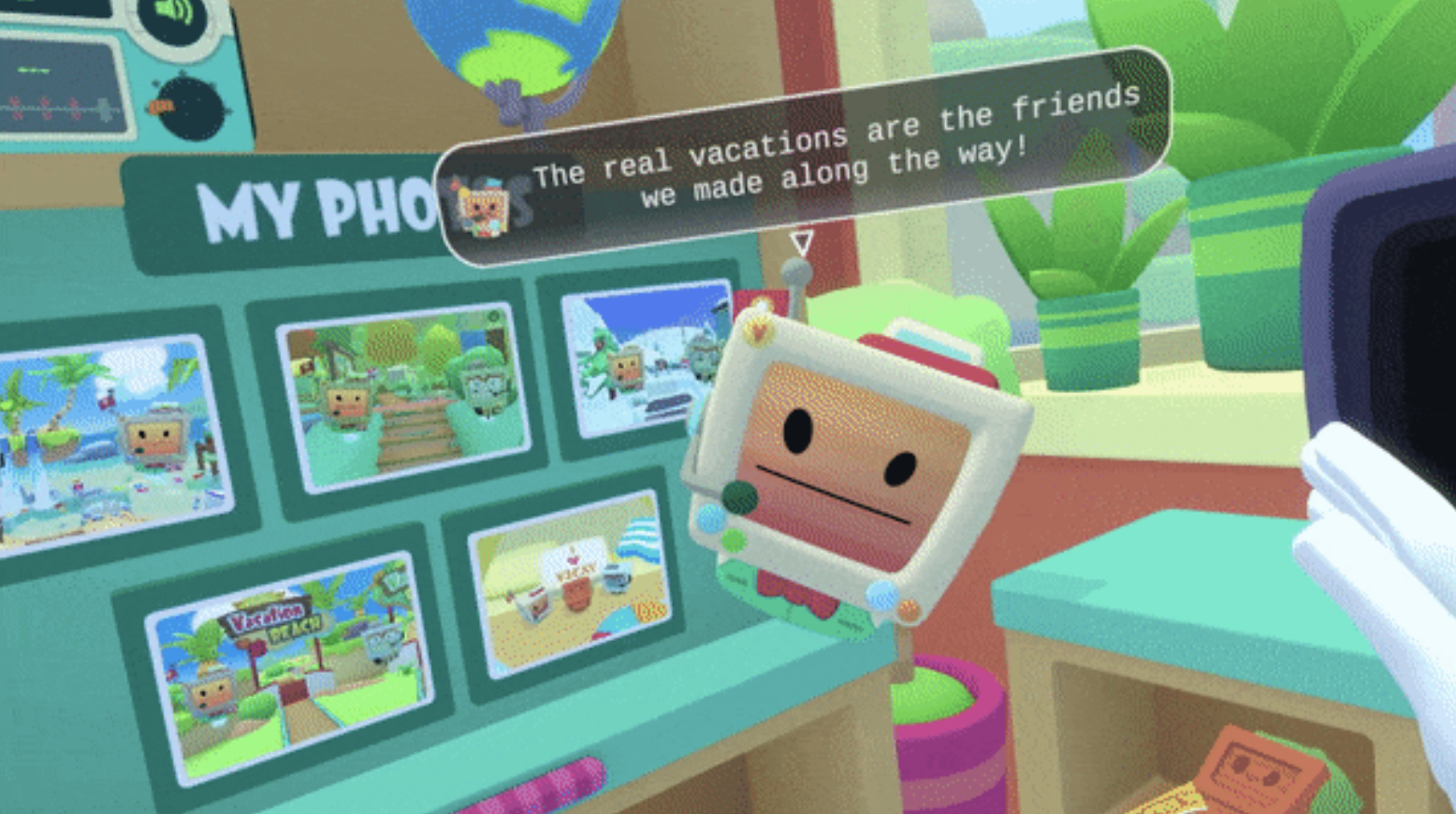Viewport: 1456px width, 814px height.
Task: Click the dark round dial on the teal panel
Action: pyautogui.click(x=191, y=107)
